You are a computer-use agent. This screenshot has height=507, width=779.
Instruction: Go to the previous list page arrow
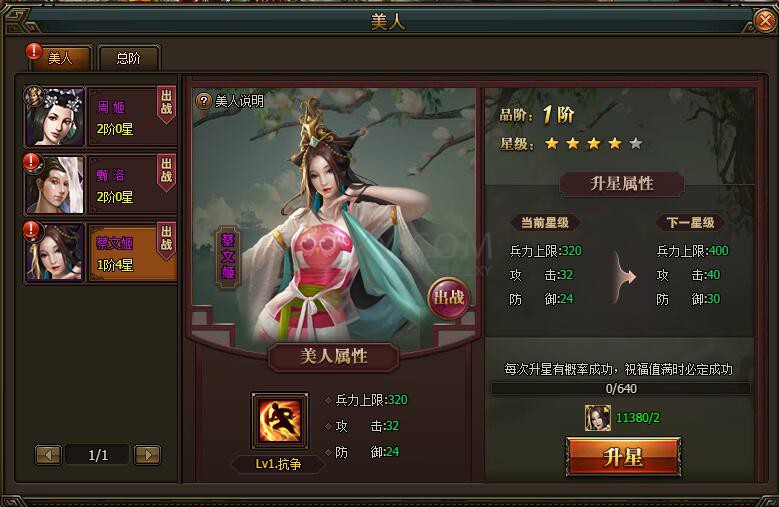[49, 455]
